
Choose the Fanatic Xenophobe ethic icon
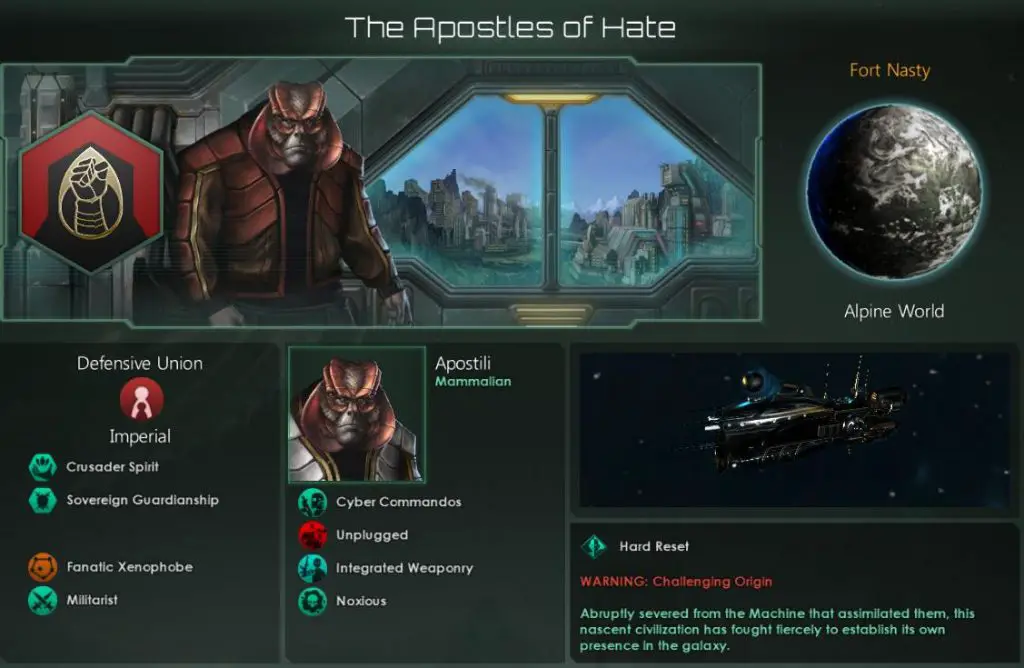click(x=42, y=567)
